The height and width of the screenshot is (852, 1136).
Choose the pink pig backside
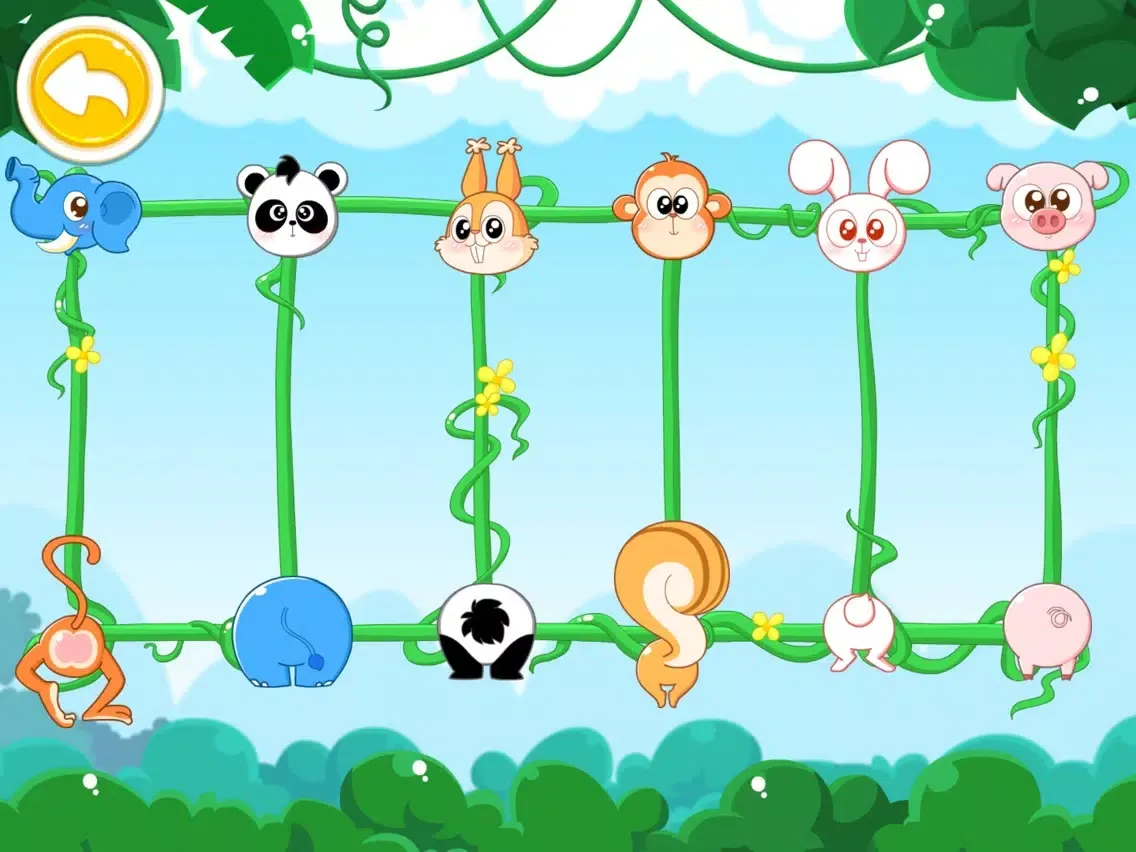(x=1047, y=630)
